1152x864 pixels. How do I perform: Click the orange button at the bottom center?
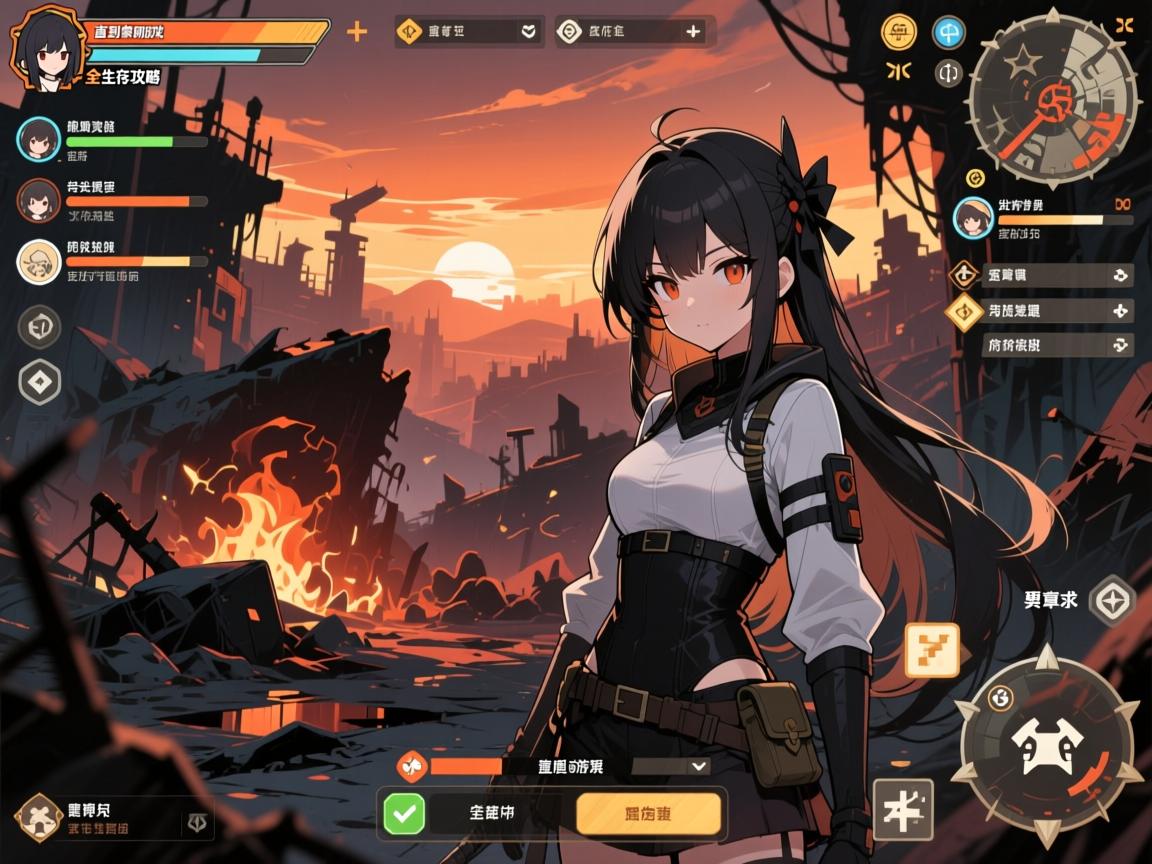point(648,814)
